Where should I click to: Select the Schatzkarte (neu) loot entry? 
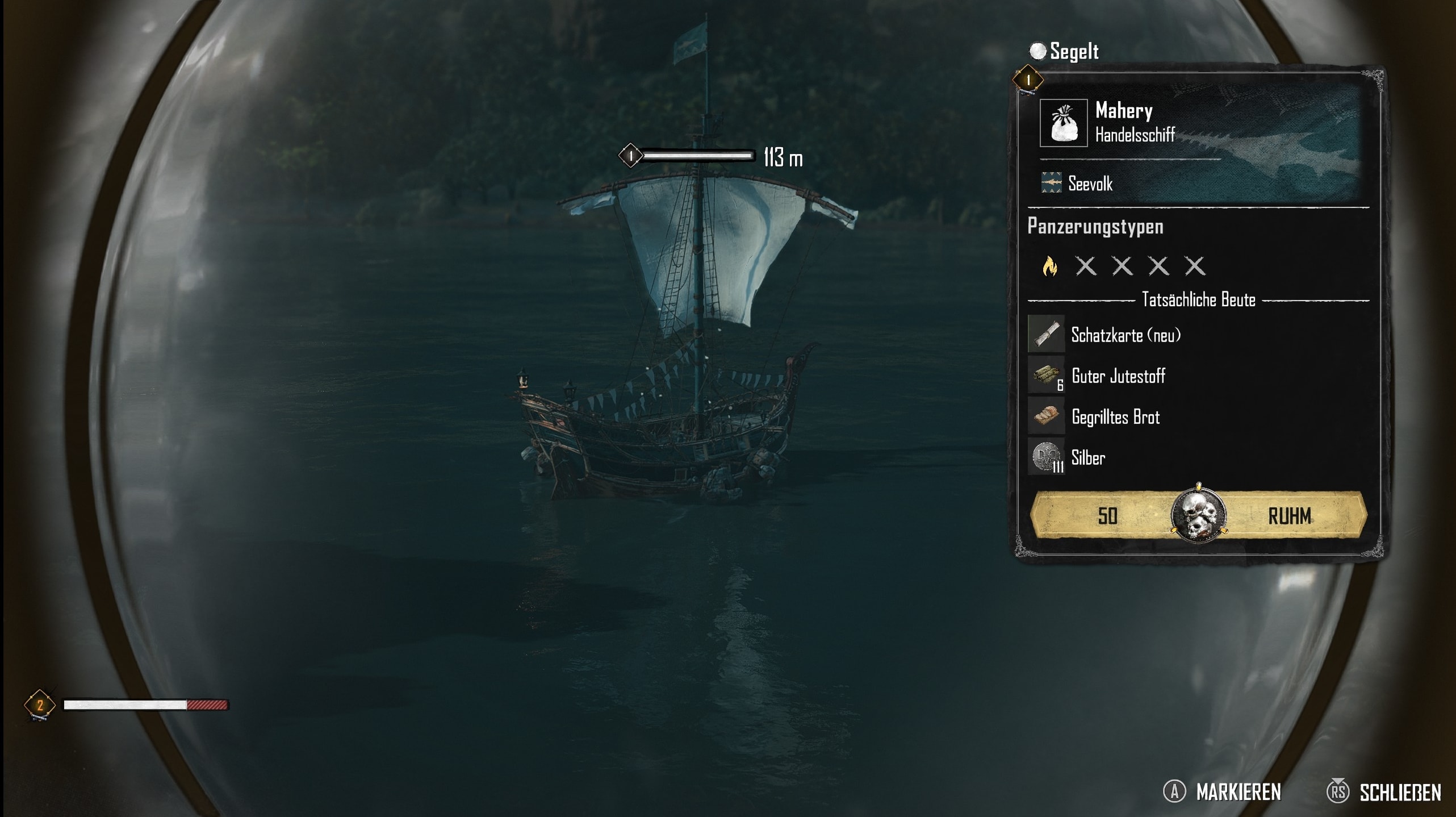(1124, 335)
